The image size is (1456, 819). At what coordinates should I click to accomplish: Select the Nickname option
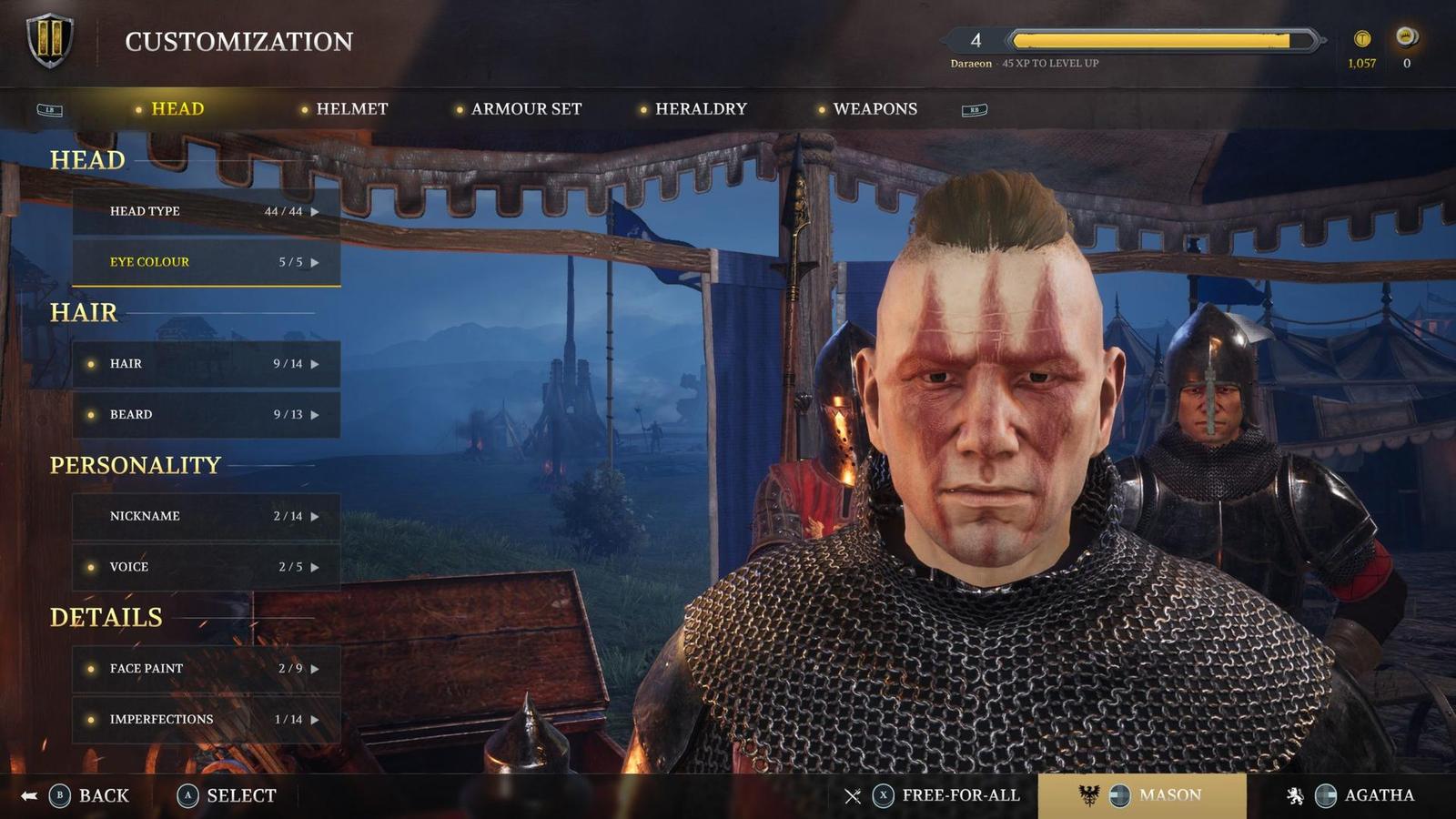tap(146, 516)
